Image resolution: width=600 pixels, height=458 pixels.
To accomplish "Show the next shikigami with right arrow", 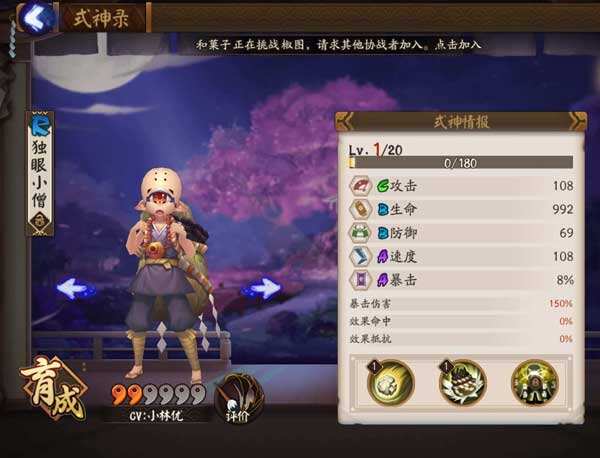I will 262,289.
